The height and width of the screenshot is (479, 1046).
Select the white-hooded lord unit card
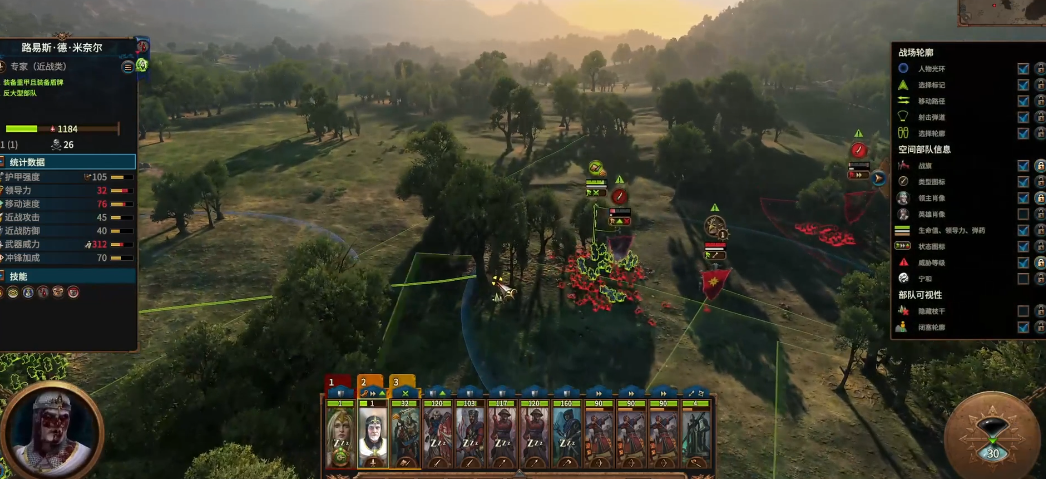point(373,434)
